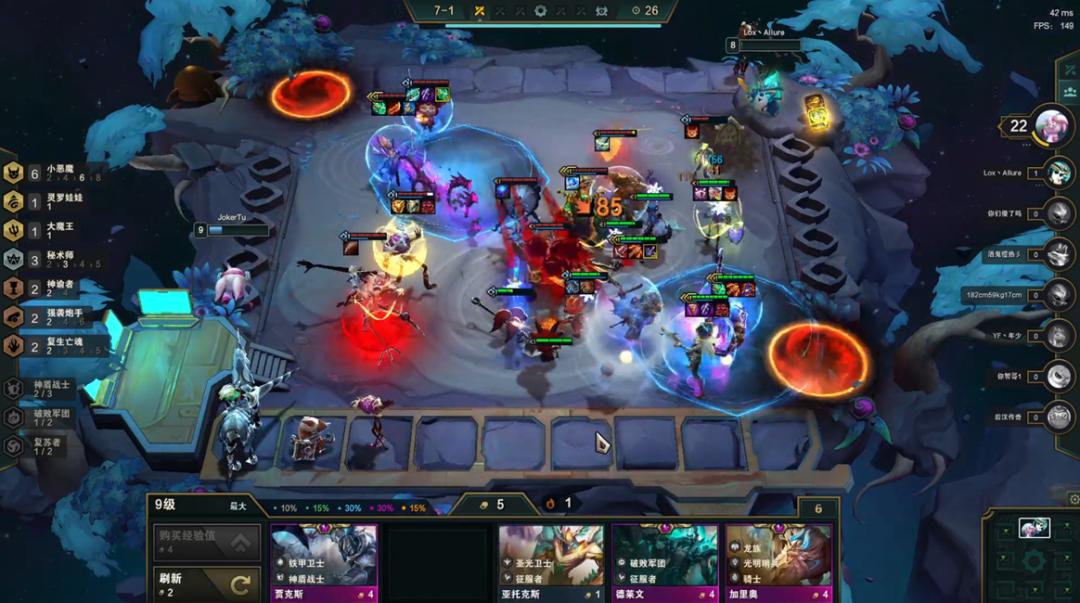1080x603 pixels.
Task: Check the 复生亡魂 trait row
Action: click(50, 345)
